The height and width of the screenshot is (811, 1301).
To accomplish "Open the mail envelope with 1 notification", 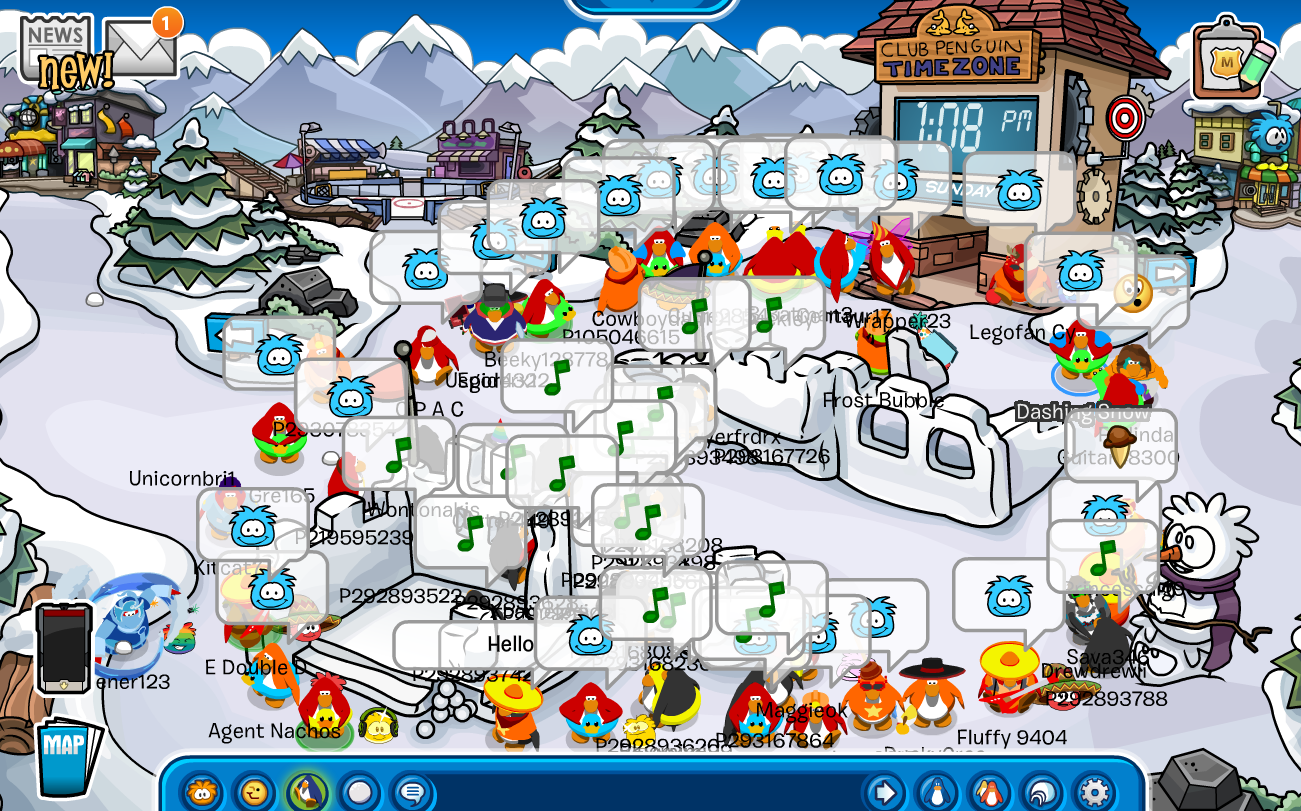I will pos(143,45).
